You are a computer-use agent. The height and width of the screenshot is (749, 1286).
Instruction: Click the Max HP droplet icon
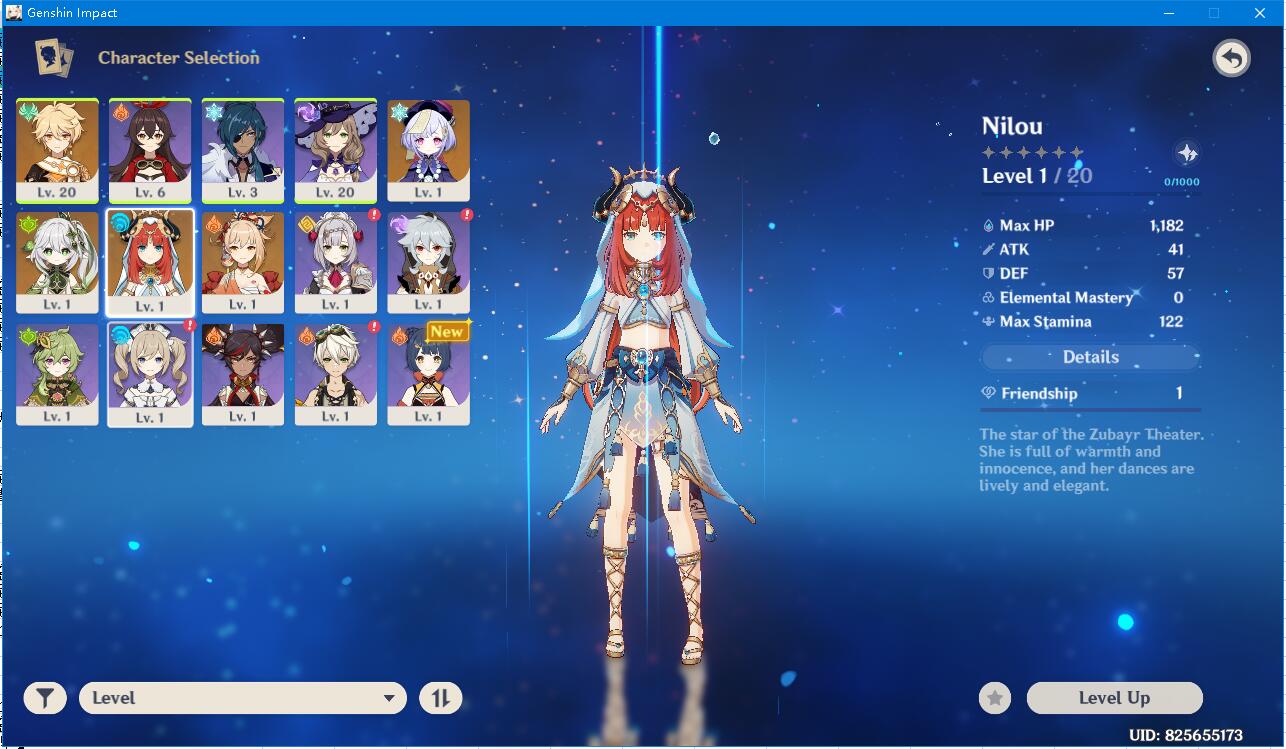click(990, 225)
